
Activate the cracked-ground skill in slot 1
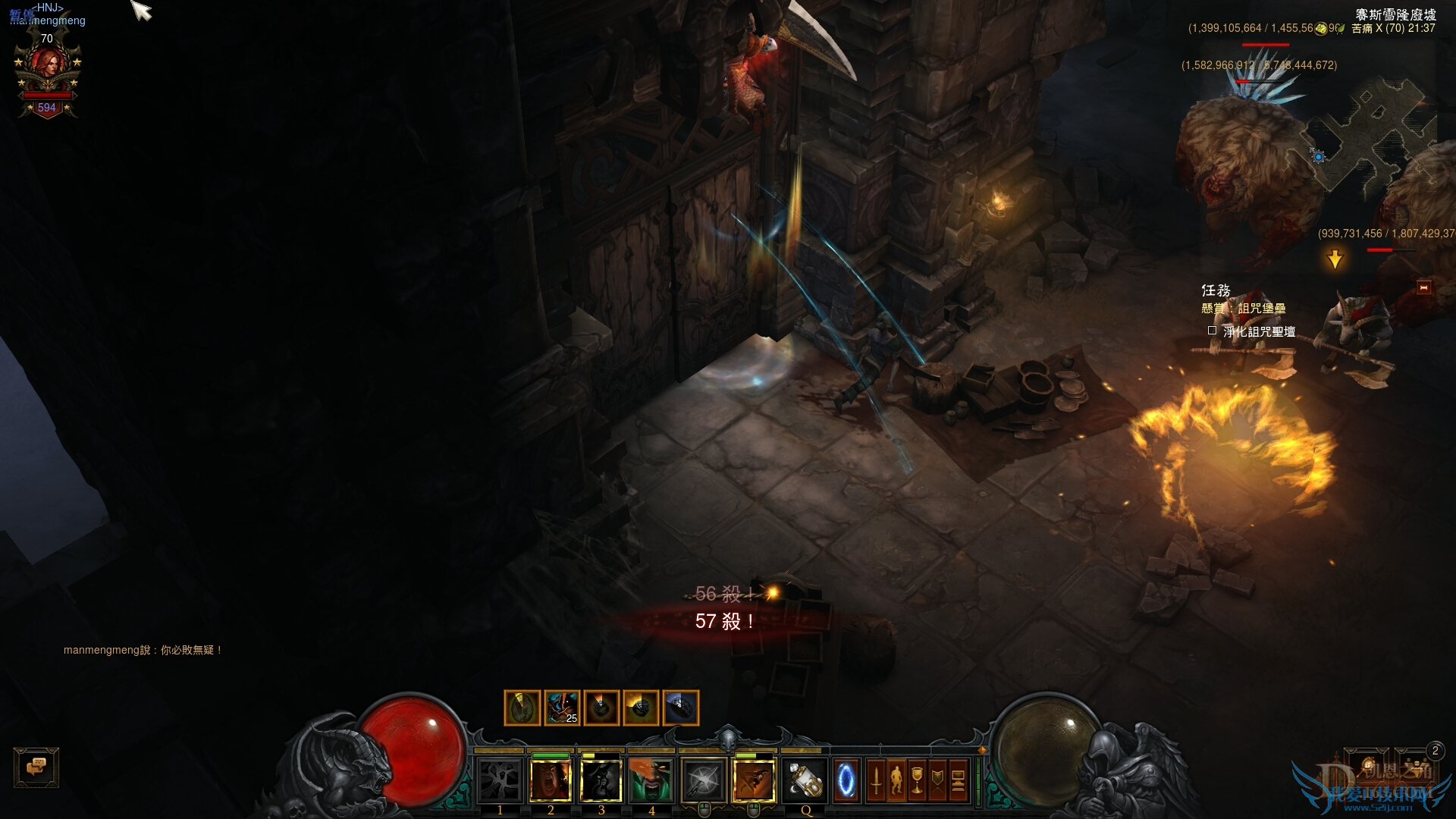click(x=500, y=780)
